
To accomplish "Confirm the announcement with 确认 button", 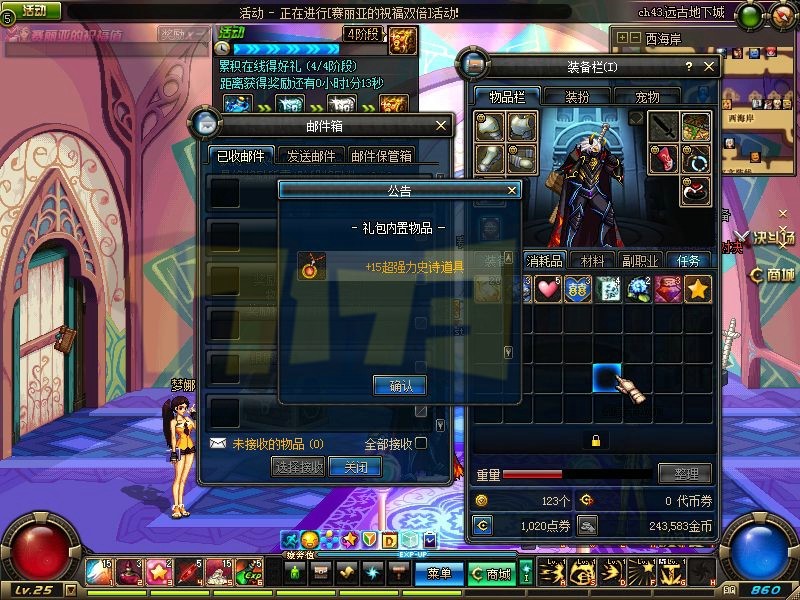I will 400,385.
